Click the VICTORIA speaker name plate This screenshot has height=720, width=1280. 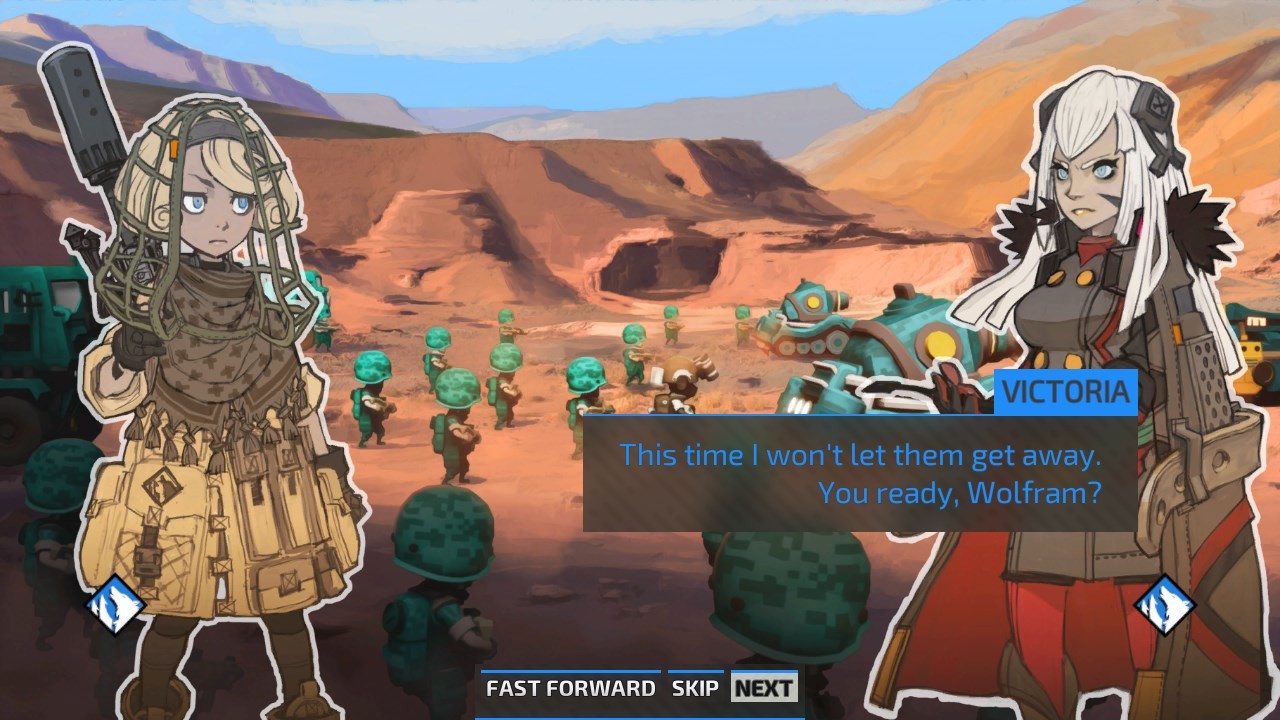click(1065, 394)
